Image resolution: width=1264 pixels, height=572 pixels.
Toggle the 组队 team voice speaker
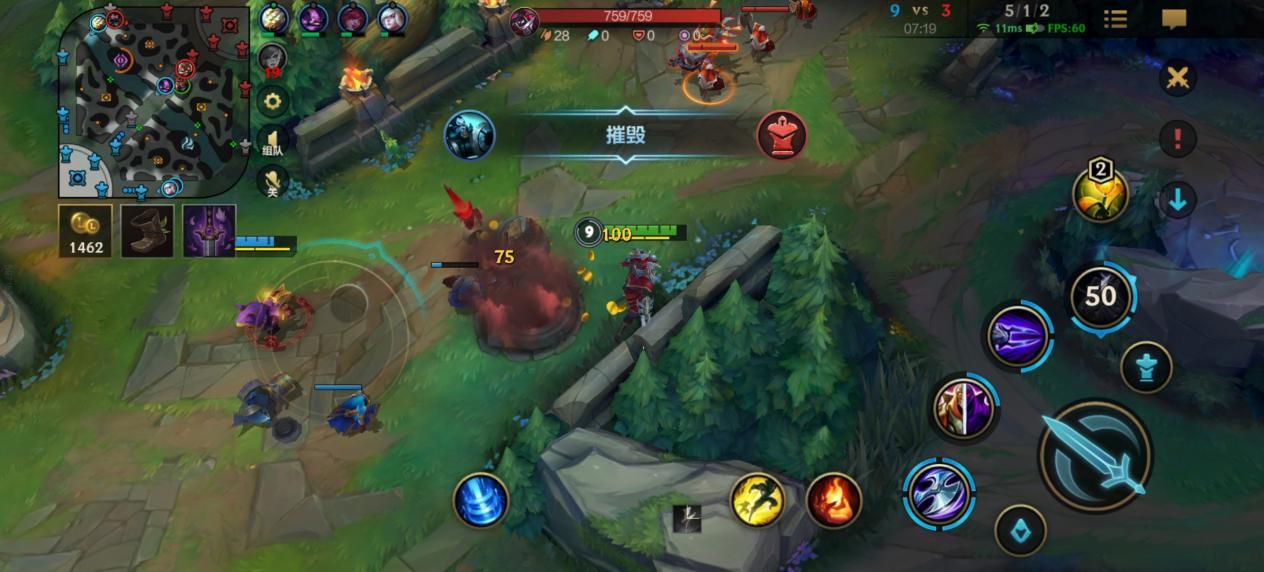click(272, 141)
